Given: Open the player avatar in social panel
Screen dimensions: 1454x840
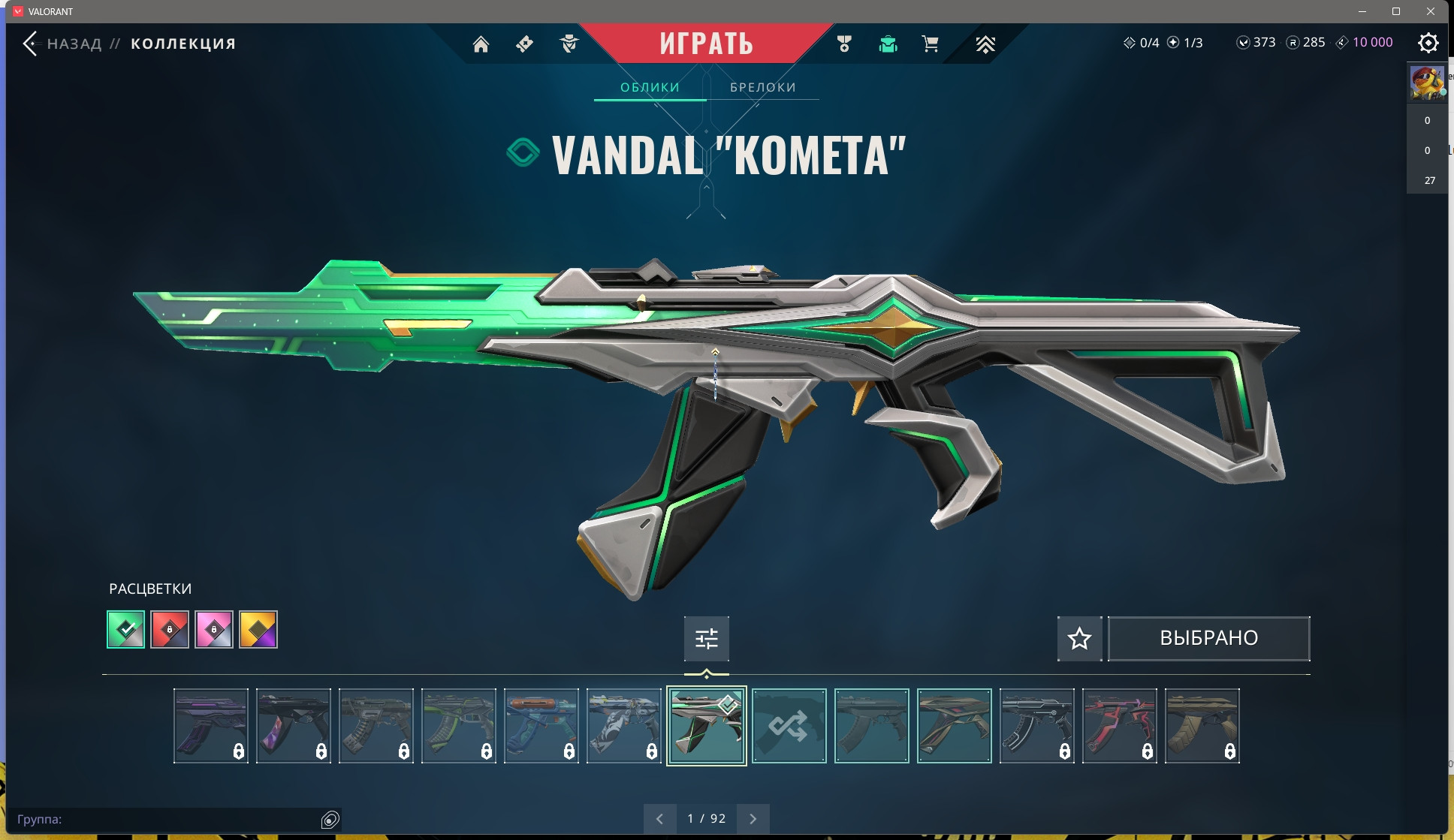Looking at the screenshot, I should click(x=1426, y=83).
